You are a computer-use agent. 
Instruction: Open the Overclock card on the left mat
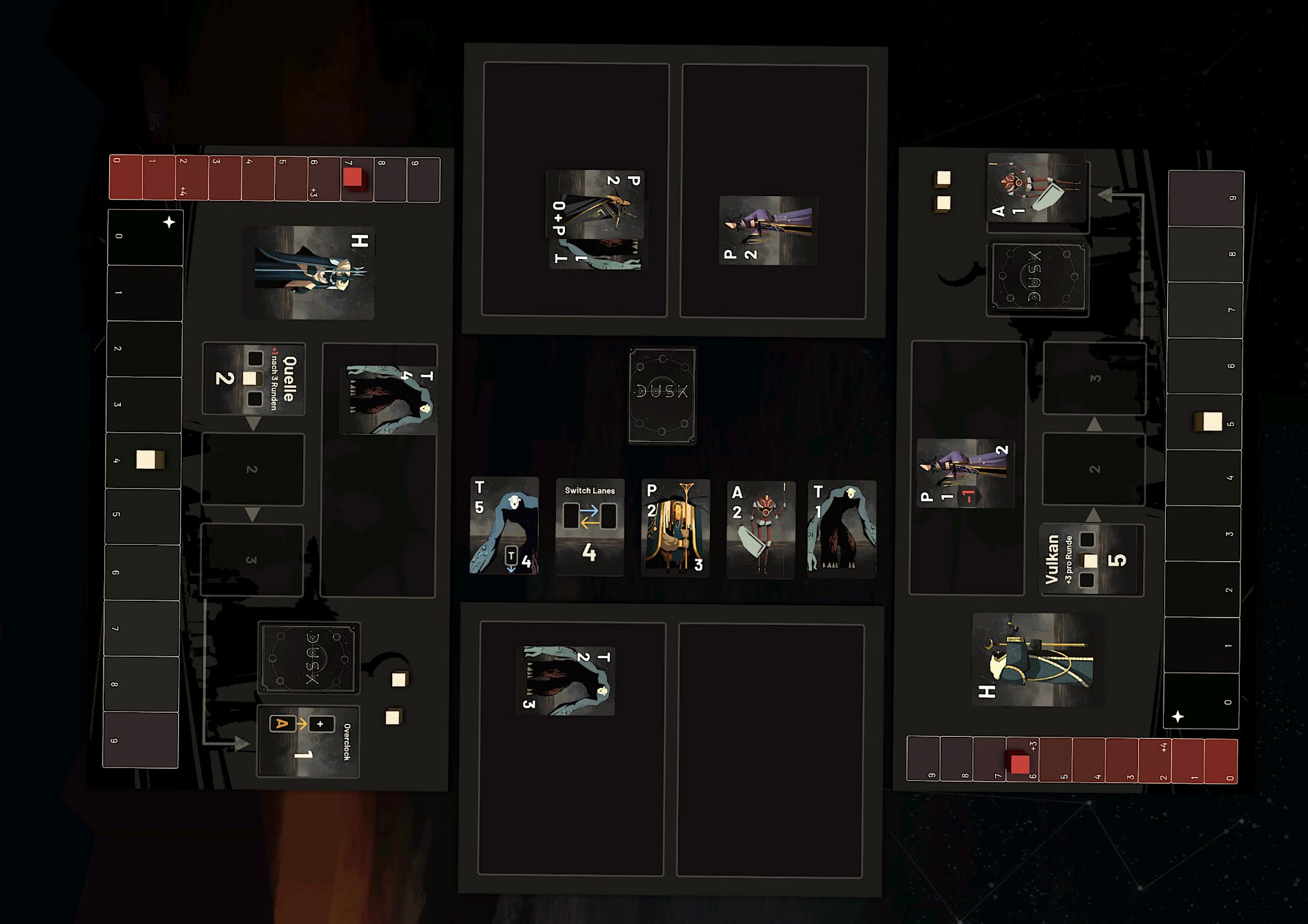click(308, 740)
